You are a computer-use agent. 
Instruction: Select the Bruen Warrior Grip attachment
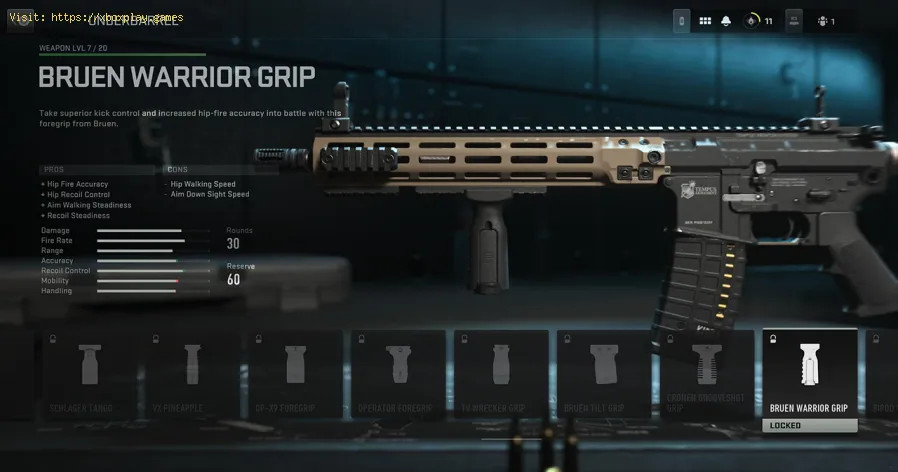[809, 377]
